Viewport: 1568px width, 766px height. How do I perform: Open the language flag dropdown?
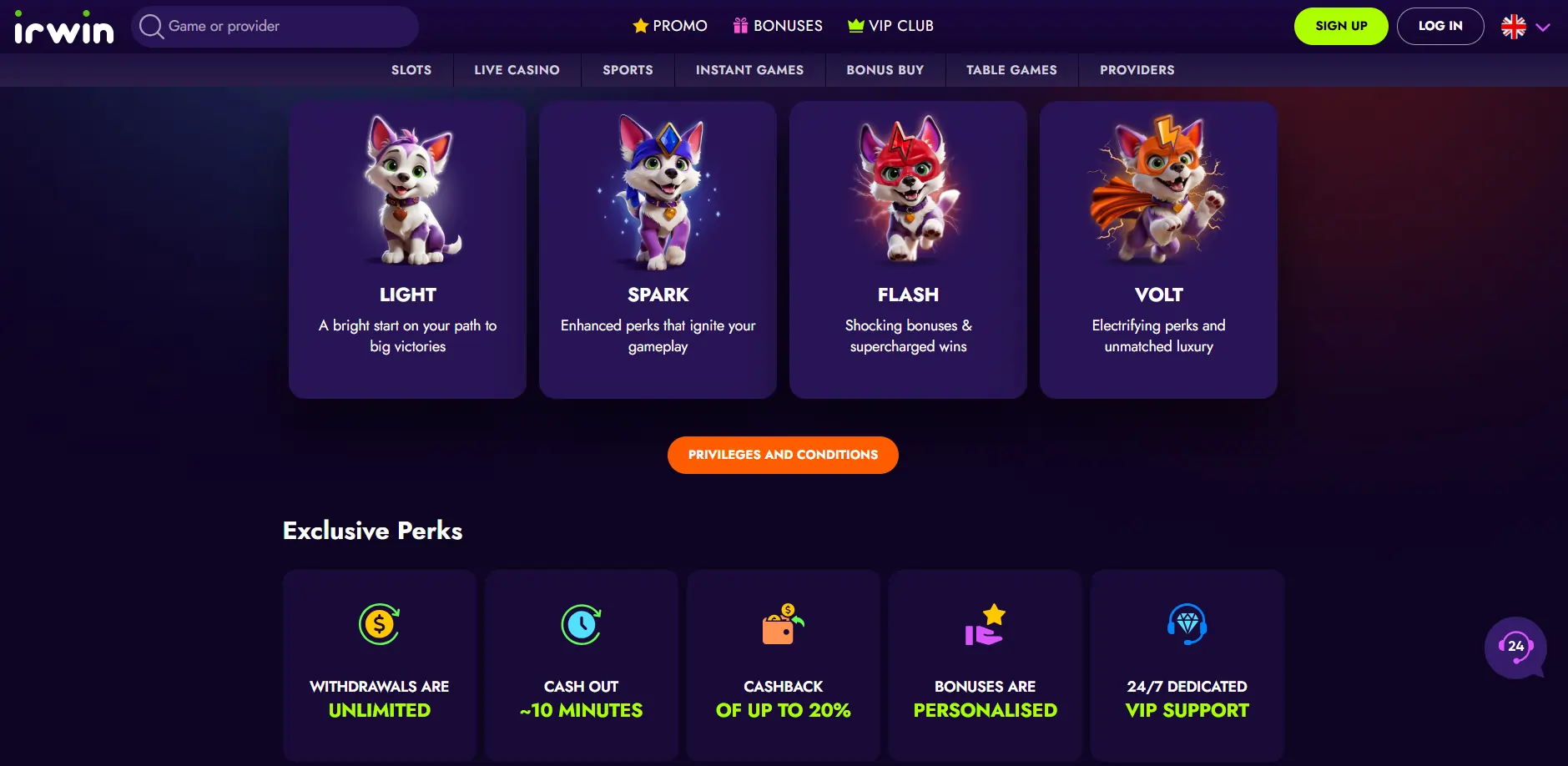(1525, 27)
